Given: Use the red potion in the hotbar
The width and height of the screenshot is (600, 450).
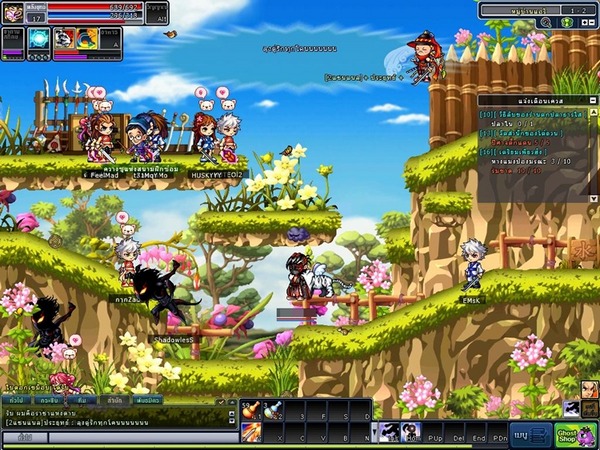Looking at the screenshot, I should (250, 410).
